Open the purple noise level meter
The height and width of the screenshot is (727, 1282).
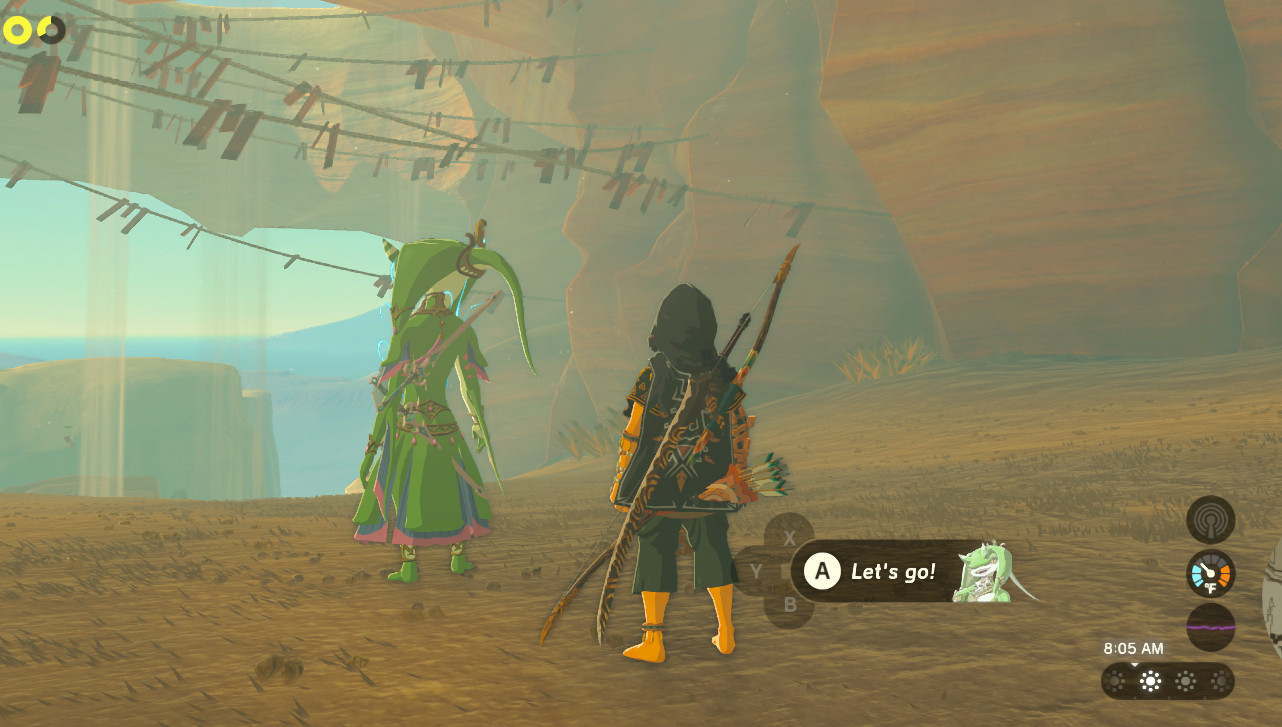(1212, 628)
